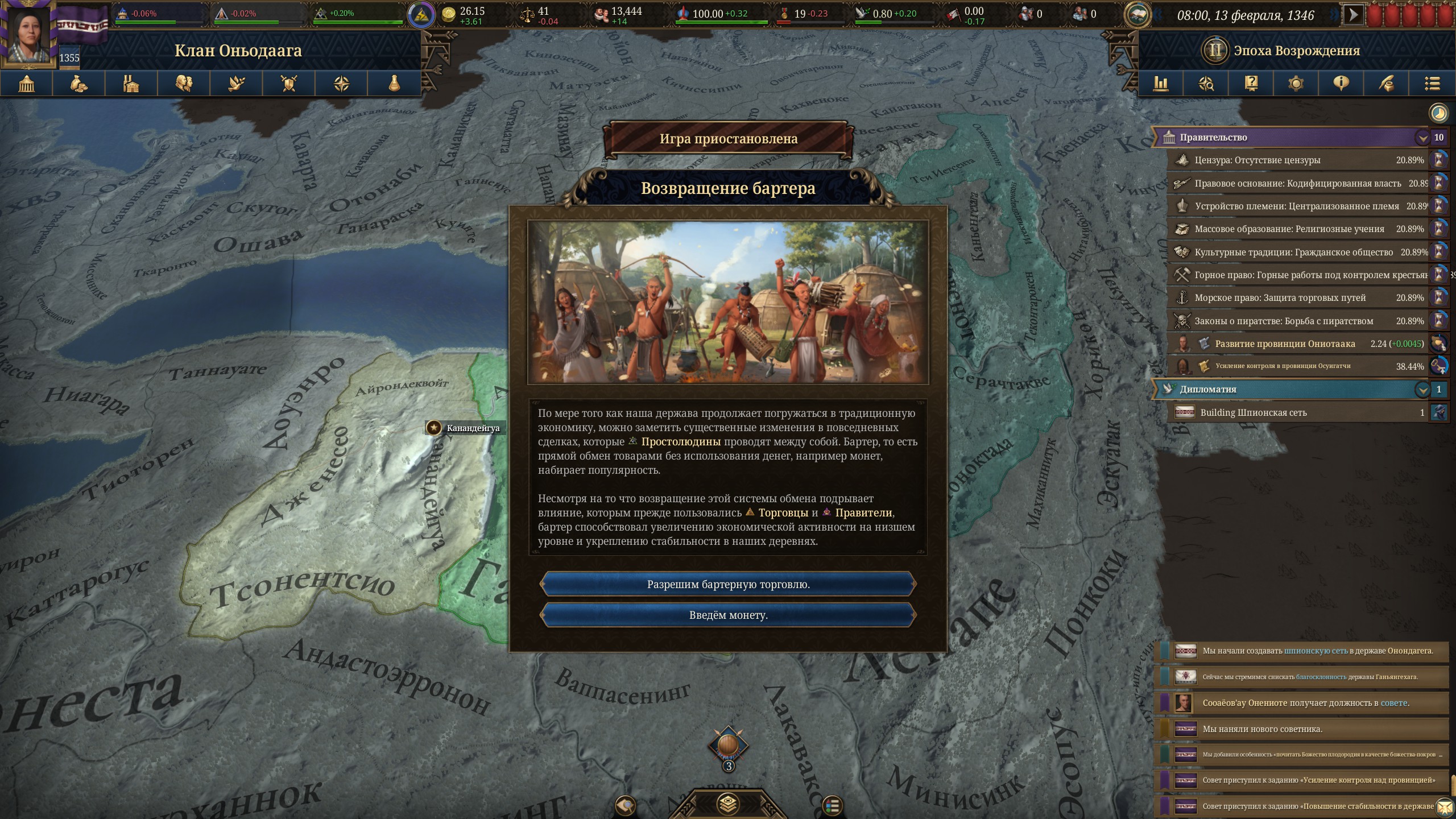The image size is (1456, 819).
Task: Open military menu with shield and swords
Action: [x=289, y=84]
